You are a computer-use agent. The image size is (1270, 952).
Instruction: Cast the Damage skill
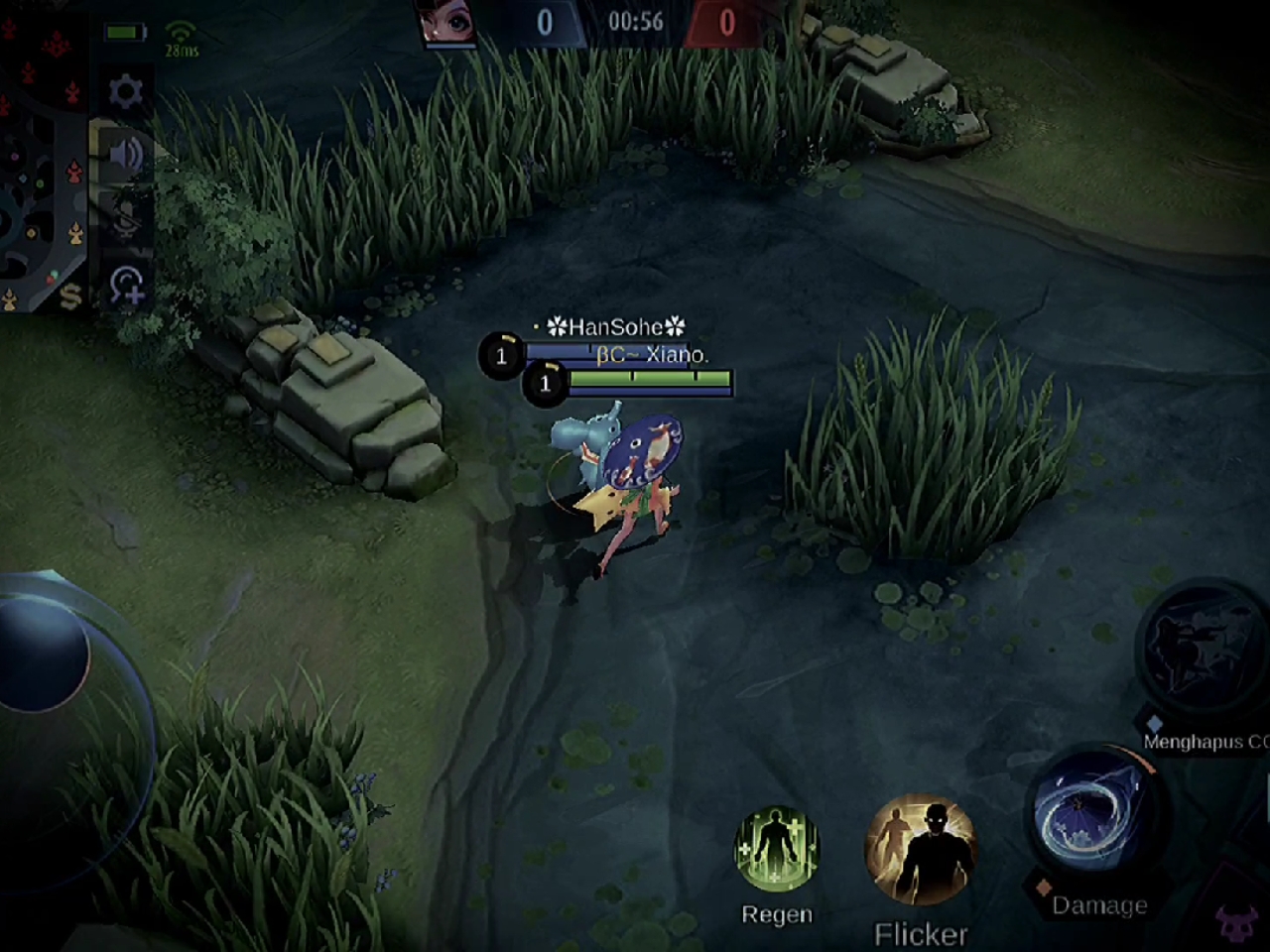click(x=1091, y=815)
